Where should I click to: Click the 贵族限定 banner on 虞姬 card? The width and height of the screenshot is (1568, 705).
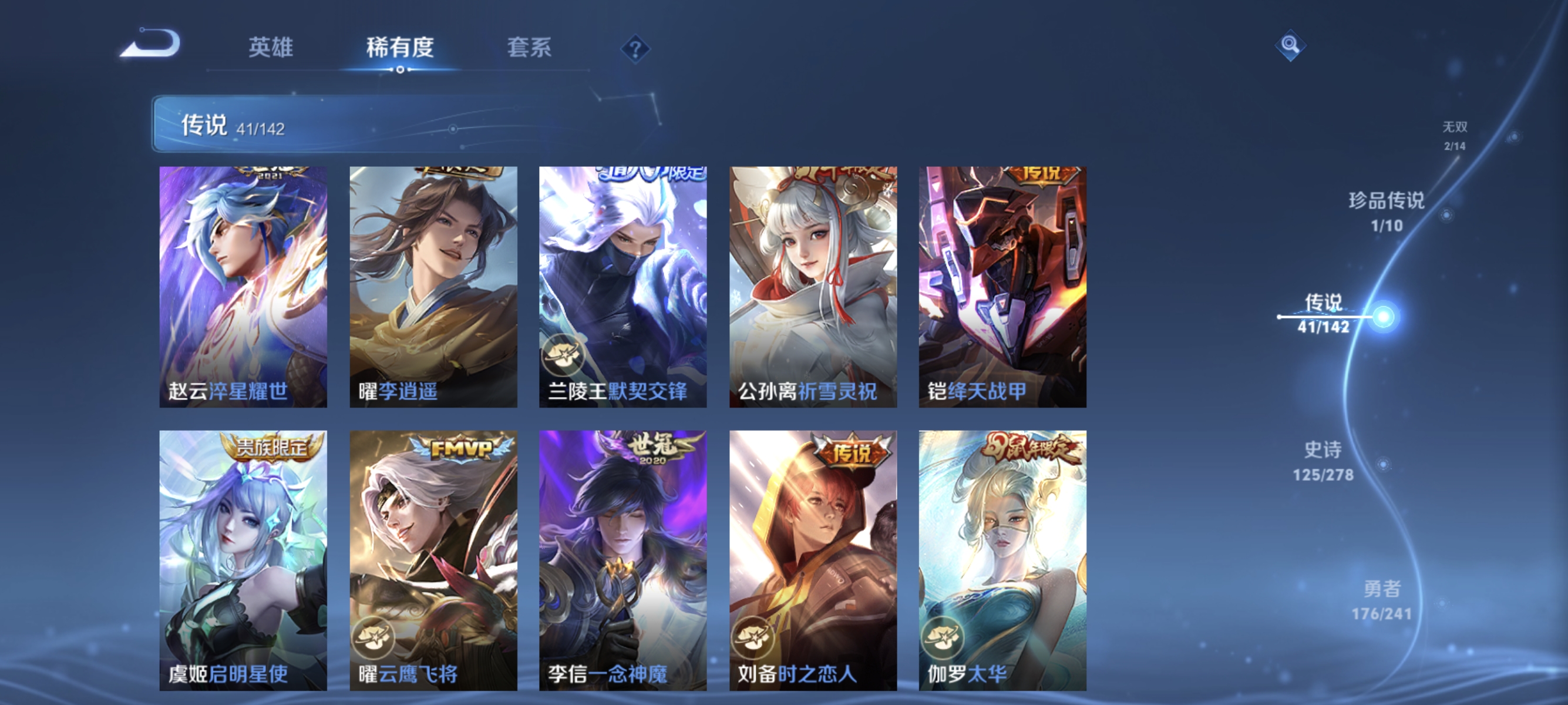tap(268, 448)
